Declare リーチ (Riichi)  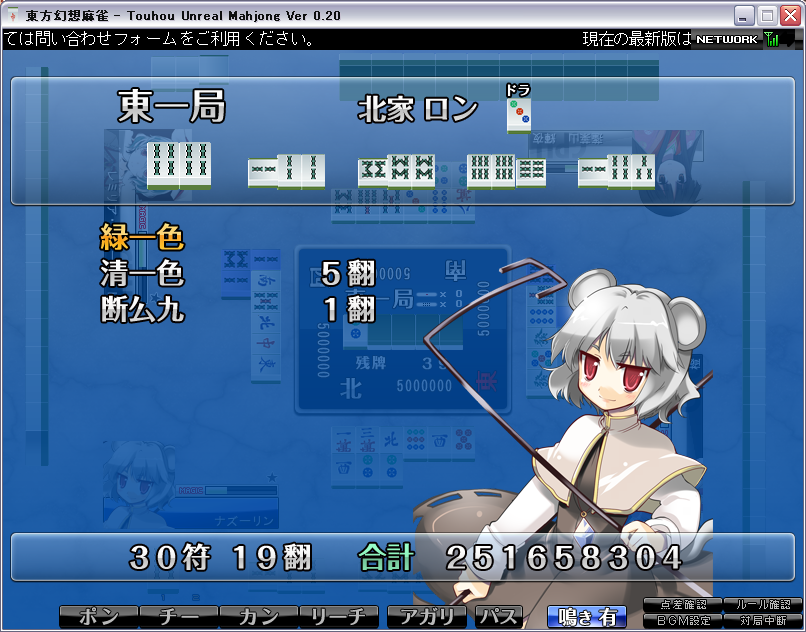340,617
